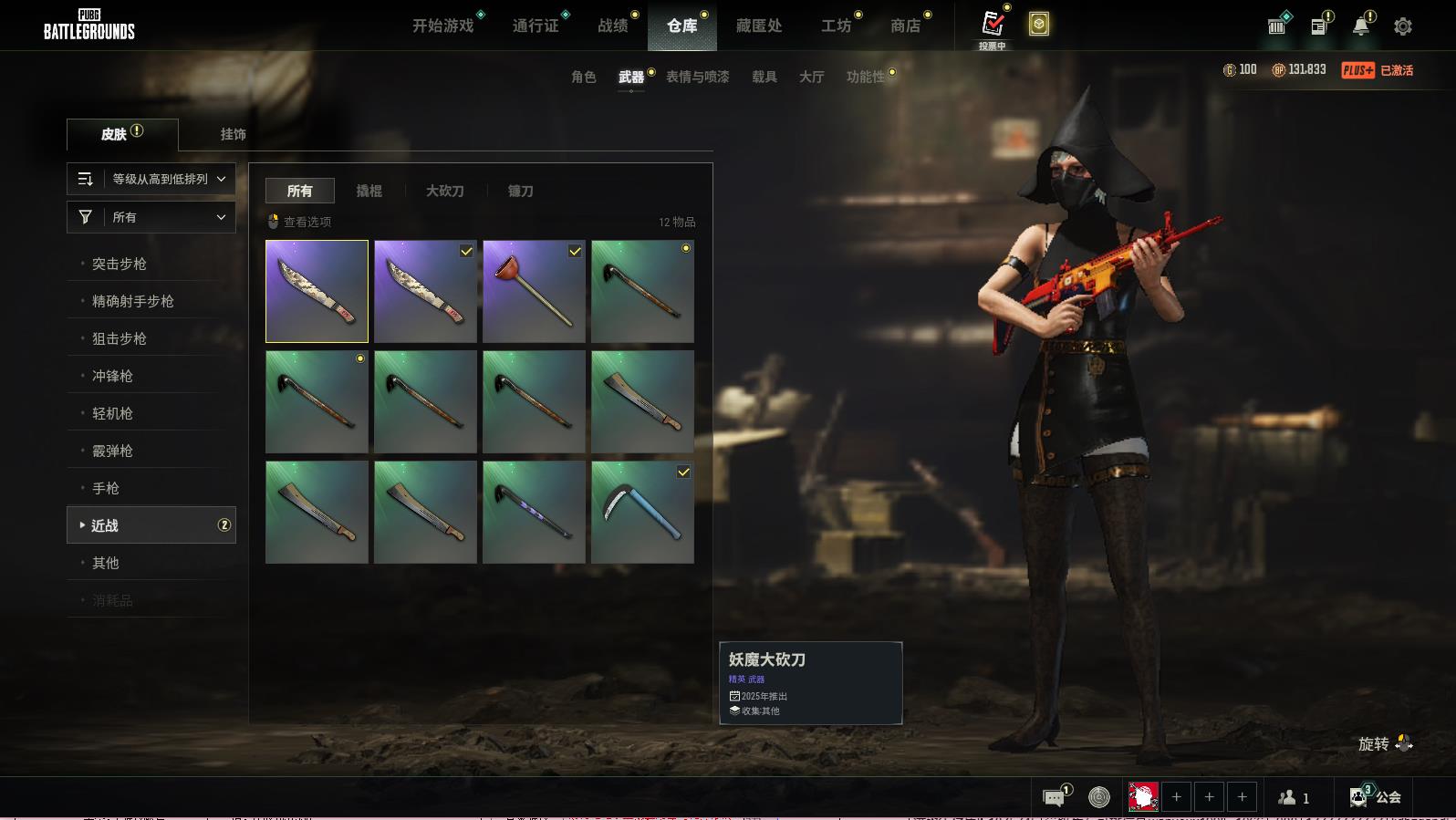Open the 公会 guild panel
Screen dimensions: 1456x820
pos(1377,797)
